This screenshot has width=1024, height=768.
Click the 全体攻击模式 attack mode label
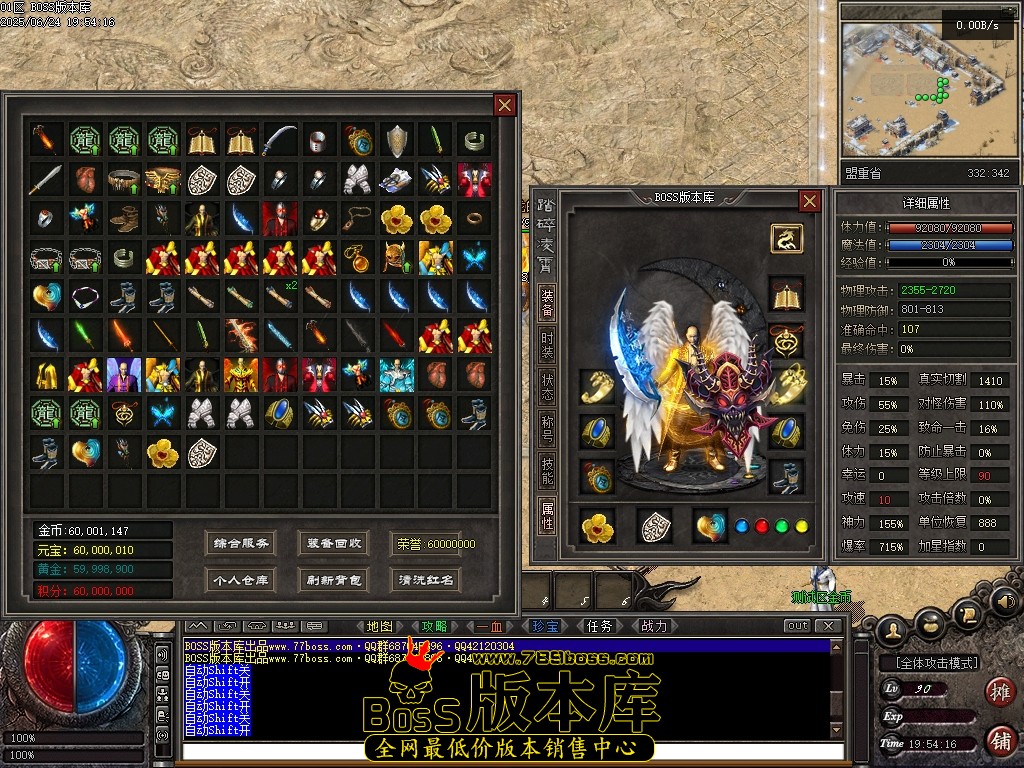(929, 663)
